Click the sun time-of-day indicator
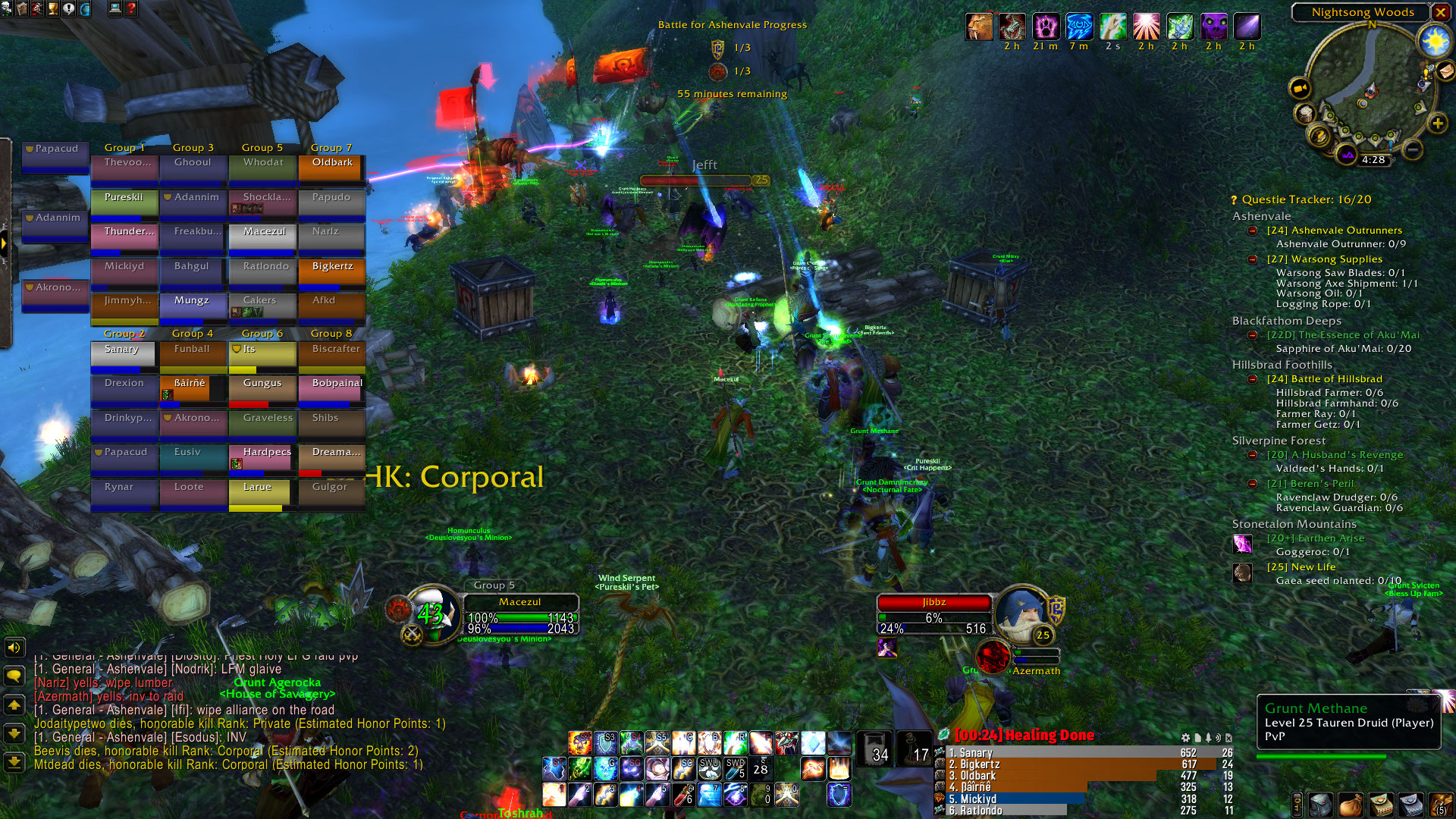Viewport: 1456px width, 819px height. click(x=1435, y=40)
